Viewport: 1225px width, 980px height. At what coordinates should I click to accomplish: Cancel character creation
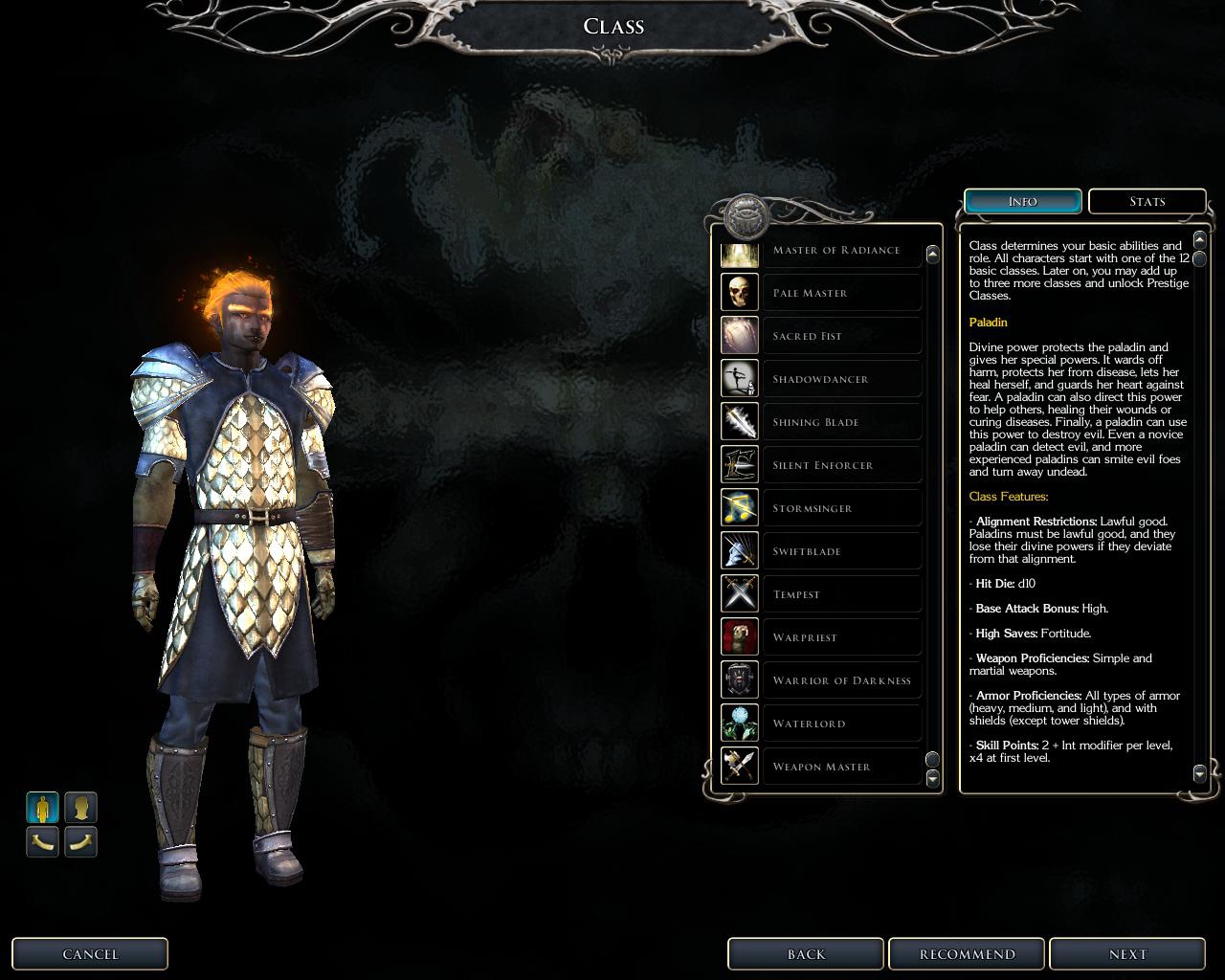coord(90,954)
